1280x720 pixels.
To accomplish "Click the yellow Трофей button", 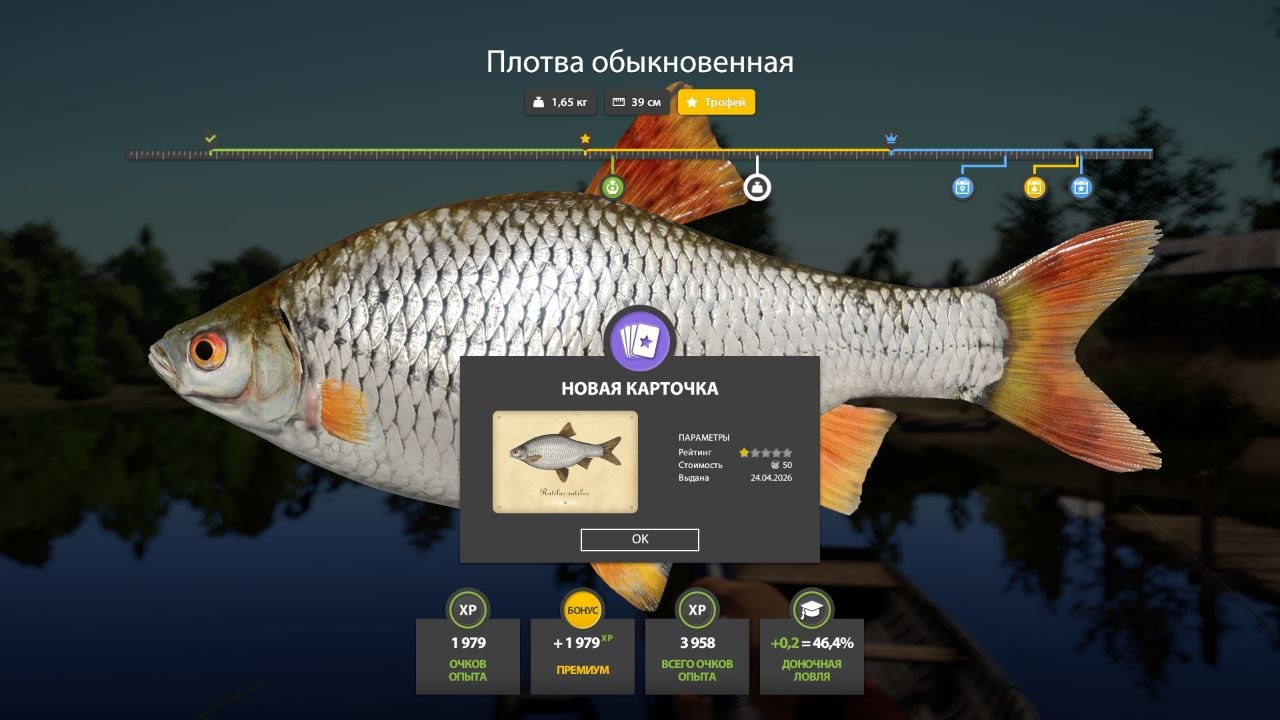I will pos(716,102).
